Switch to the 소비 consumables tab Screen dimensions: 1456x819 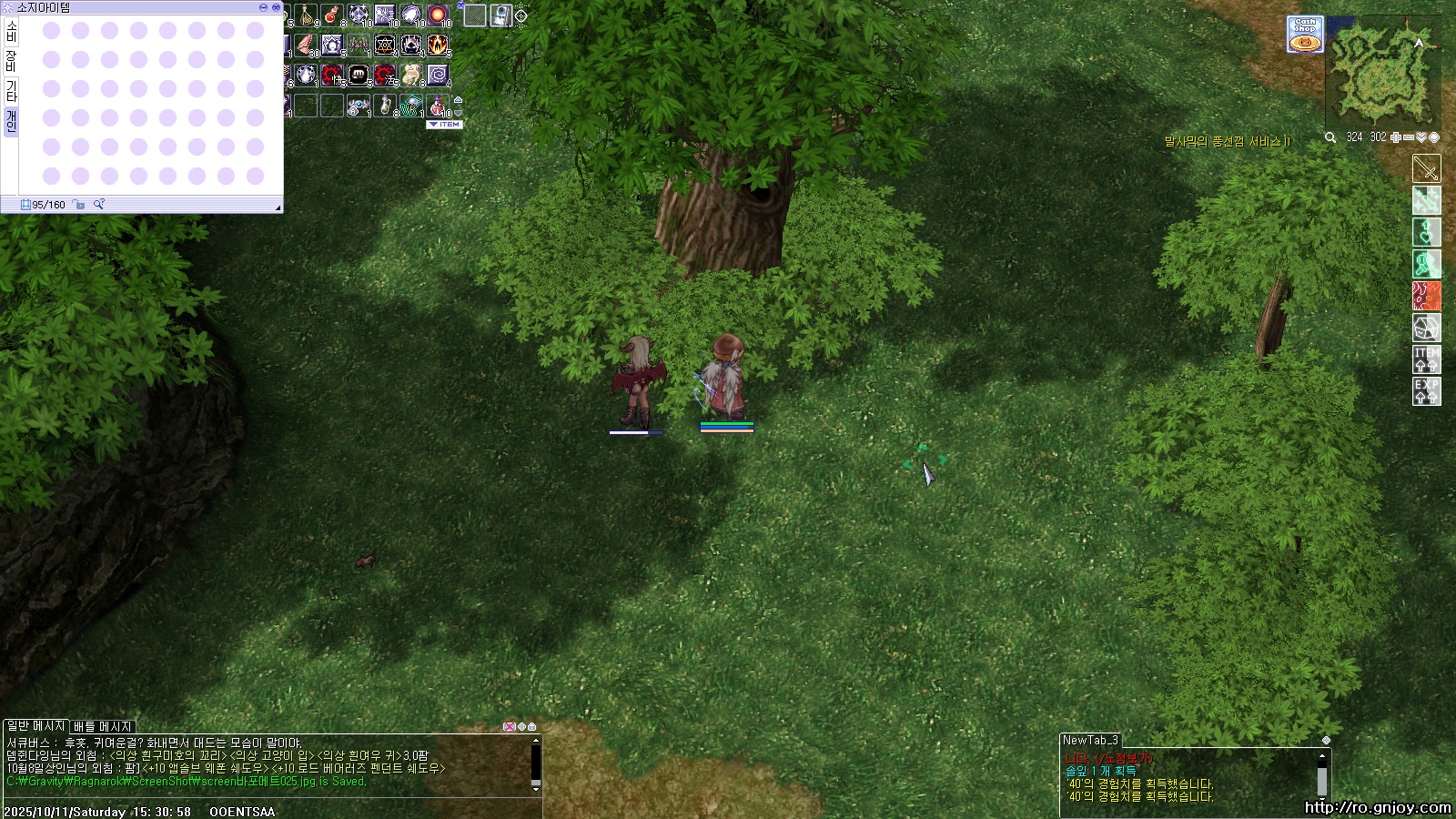coord(11,32)
